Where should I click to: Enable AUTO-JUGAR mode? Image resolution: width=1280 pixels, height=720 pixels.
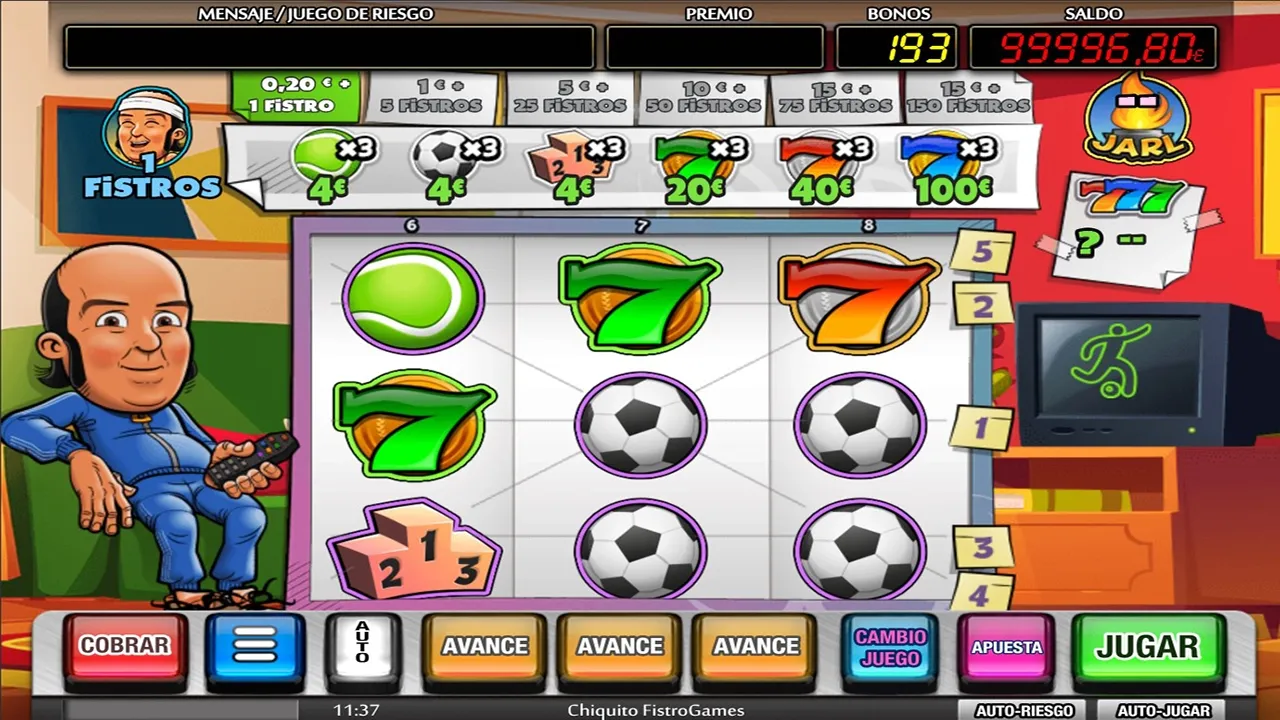tap(1163, 710)
